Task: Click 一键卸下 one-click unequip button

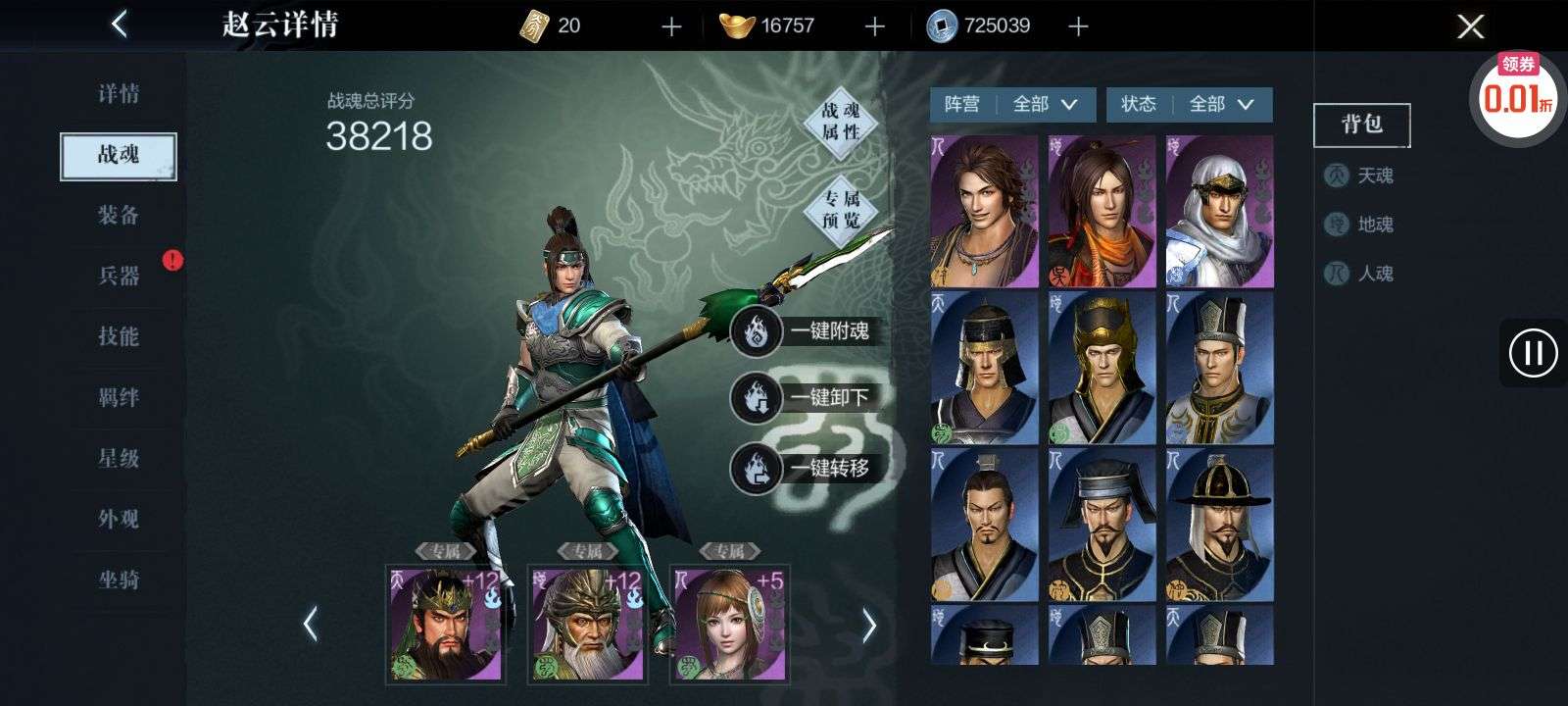Action: [x=802, y=398]
